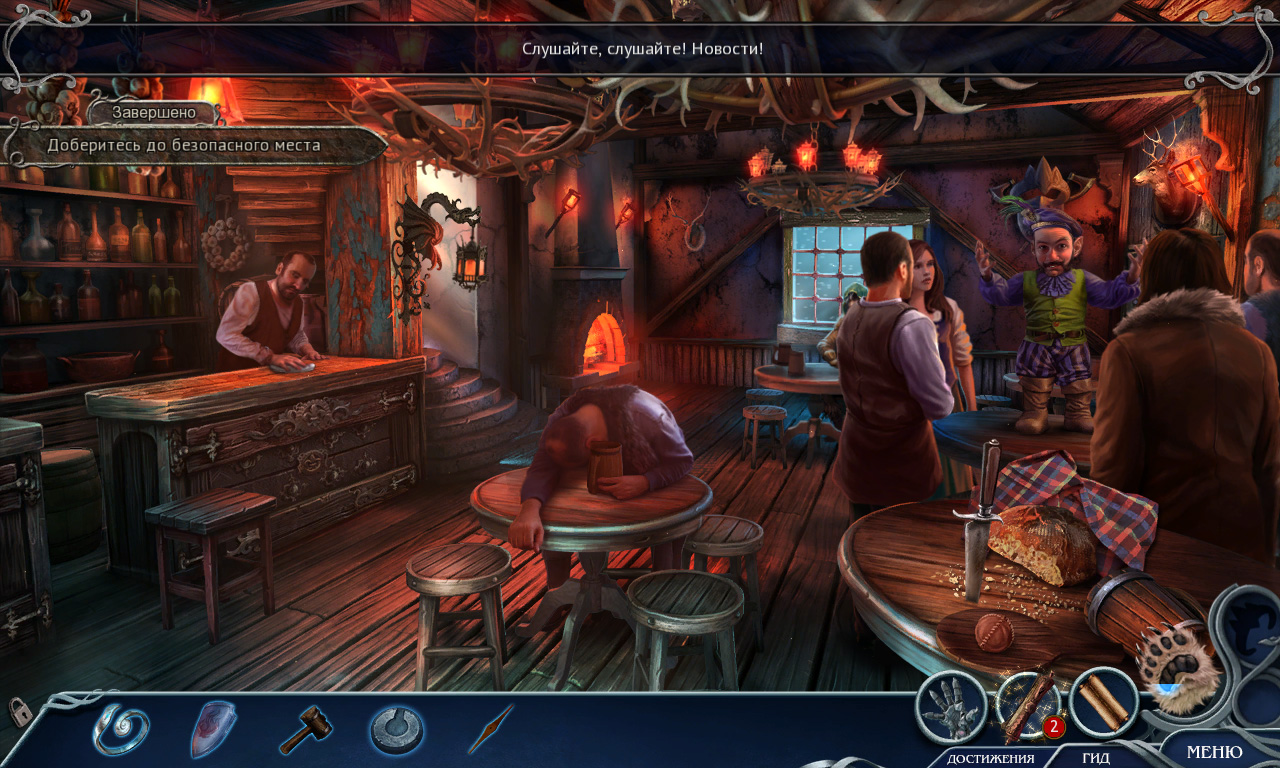Pick the shield item from inventory
The image size is (1280, 768).
tap(213, 728)
